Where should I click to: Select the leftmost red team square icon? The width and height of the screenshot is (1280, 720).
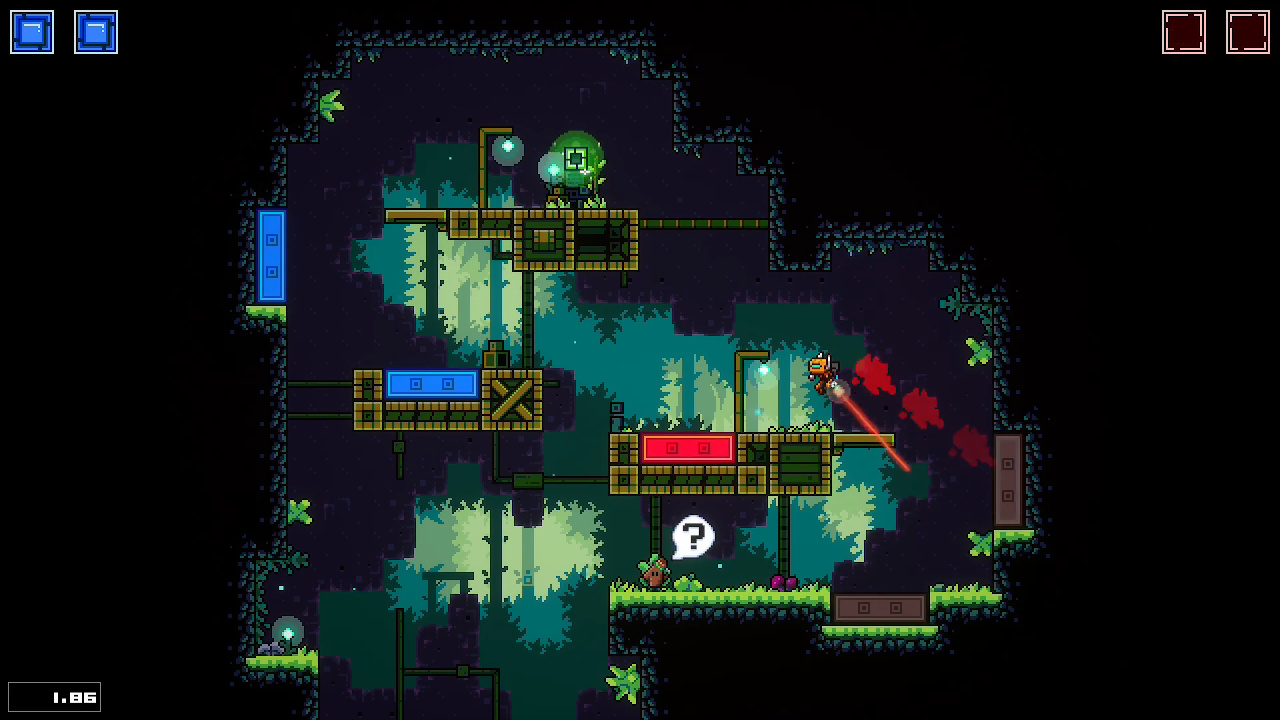pos(1184,31)
